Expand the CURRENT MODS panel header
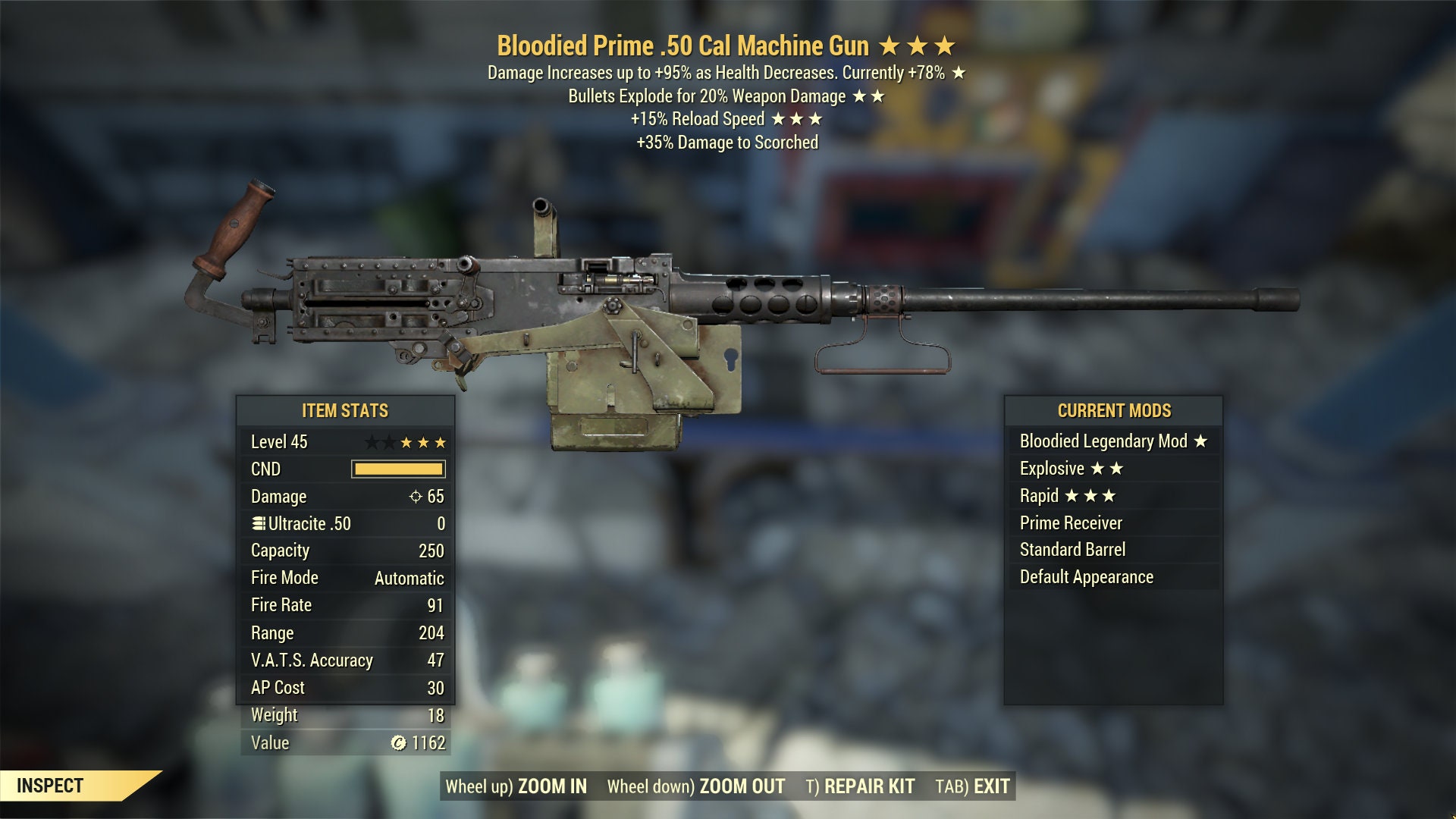This screenshot has height=819, width=1456. (x=1114, y=411)
